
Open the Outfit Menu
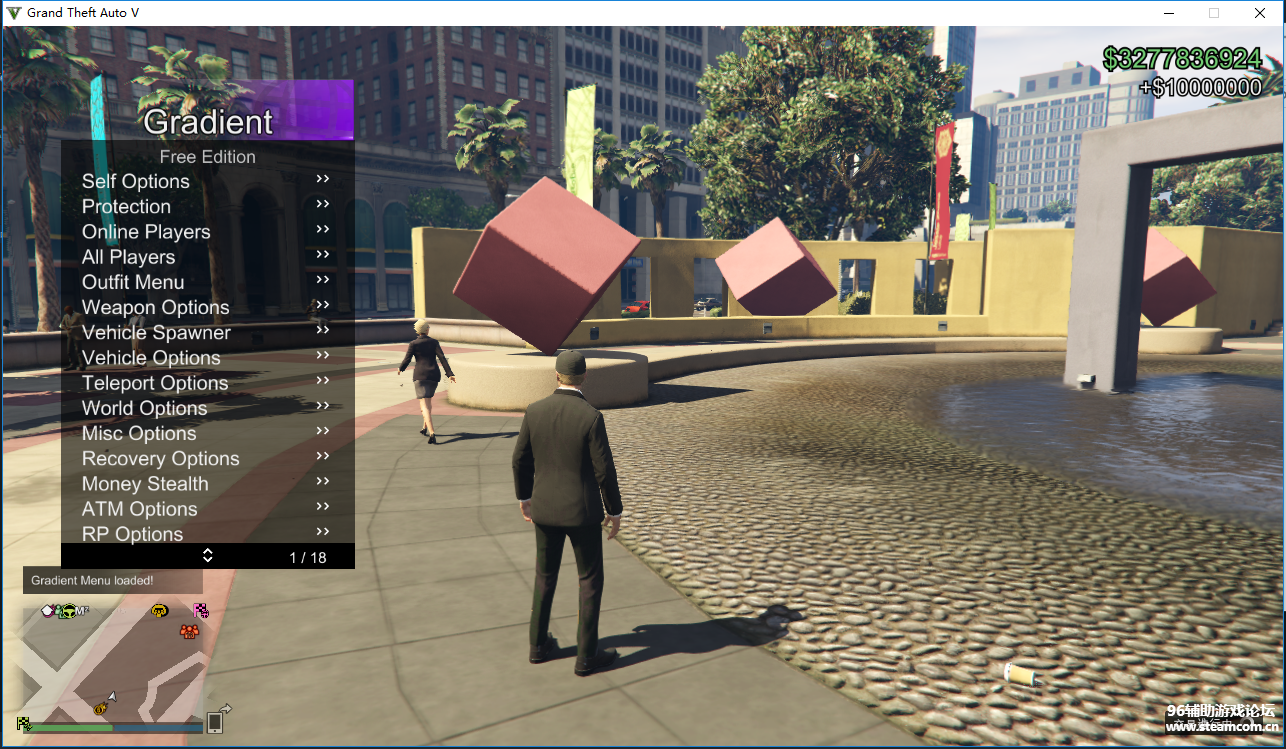point(133,282)
